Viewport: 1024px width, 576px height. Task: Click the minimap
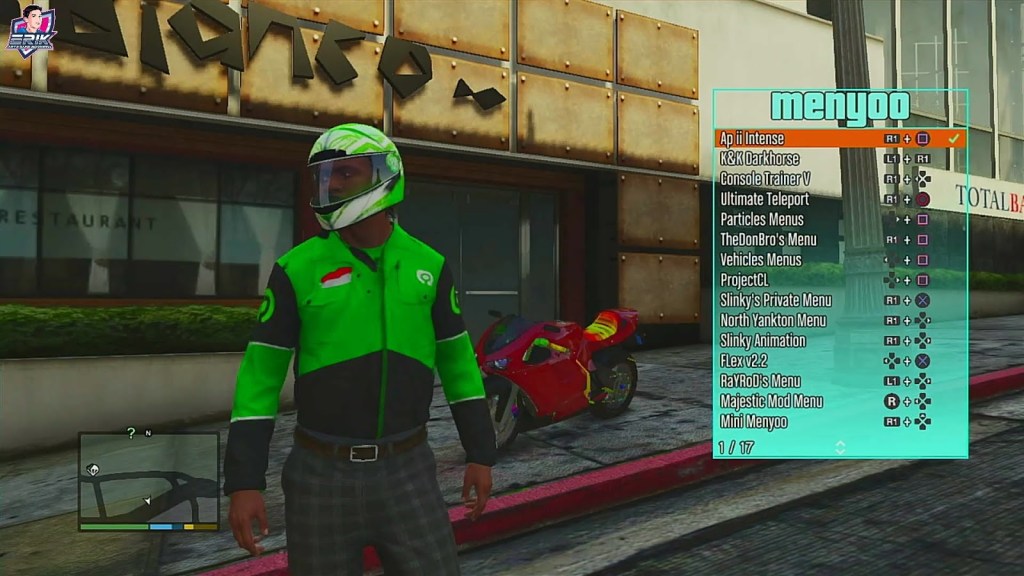[x=148, y=480]
